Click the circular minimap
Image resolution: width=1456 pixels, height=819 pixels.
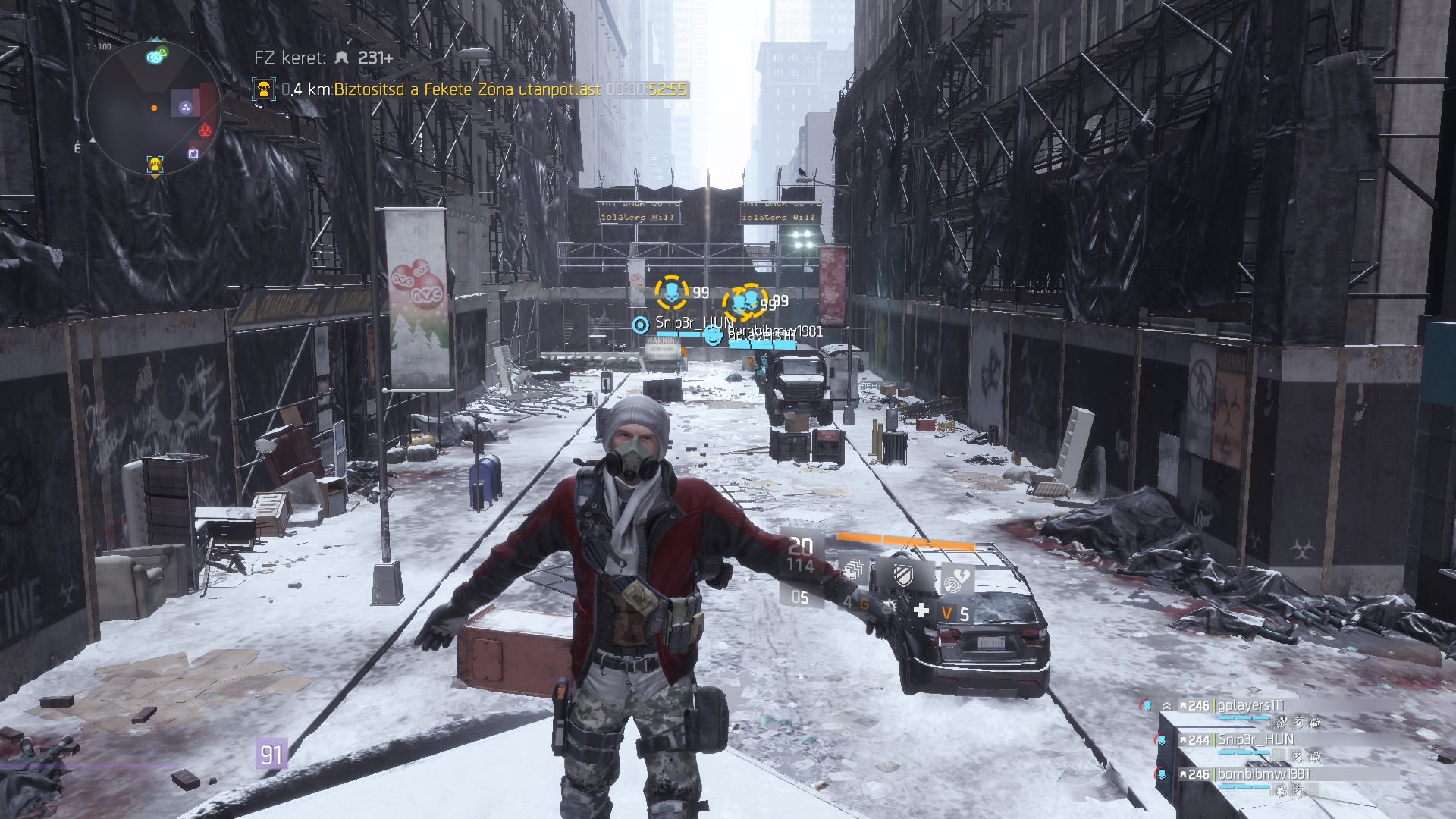pyautogui.click(x=154, y=108)
